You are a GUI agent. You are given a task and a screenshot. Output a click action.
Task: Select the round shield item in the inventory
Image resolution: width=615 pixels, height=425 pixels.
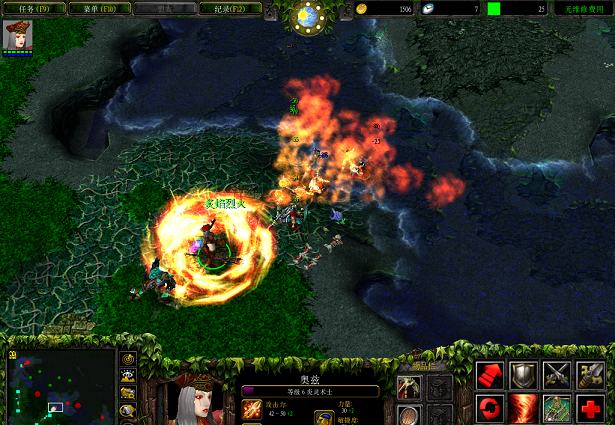tap(408, 414)
